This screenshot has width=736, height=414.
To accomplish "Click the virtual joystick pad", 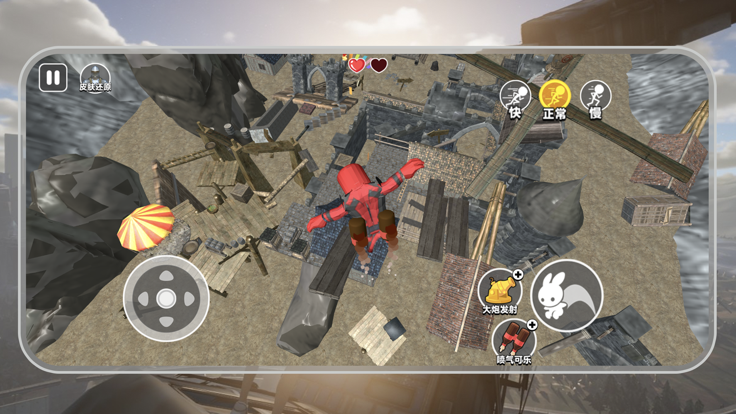I will pos(166,298).
